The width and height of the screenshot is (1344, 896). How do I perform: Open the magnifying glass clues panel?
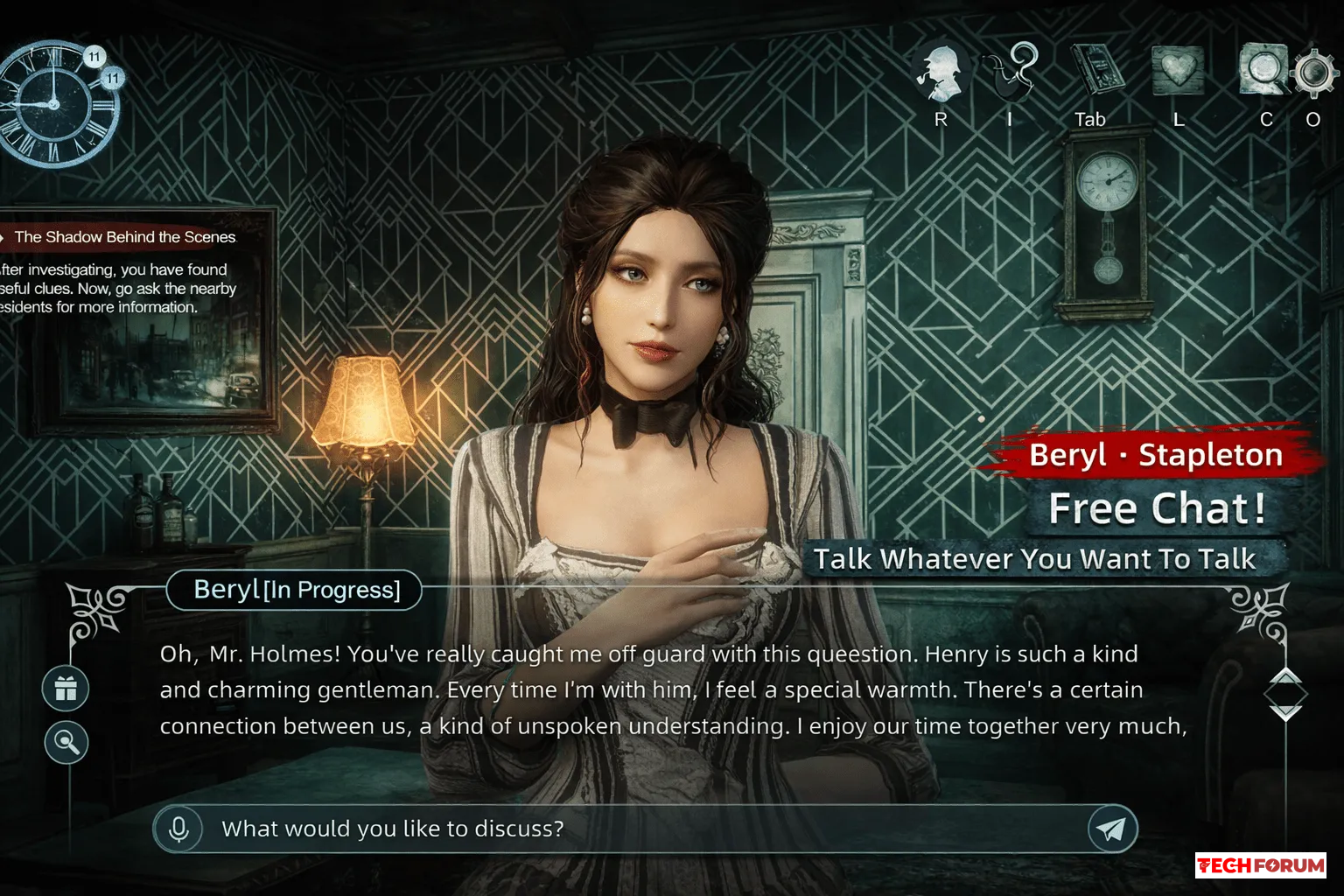coord(1263,69)
